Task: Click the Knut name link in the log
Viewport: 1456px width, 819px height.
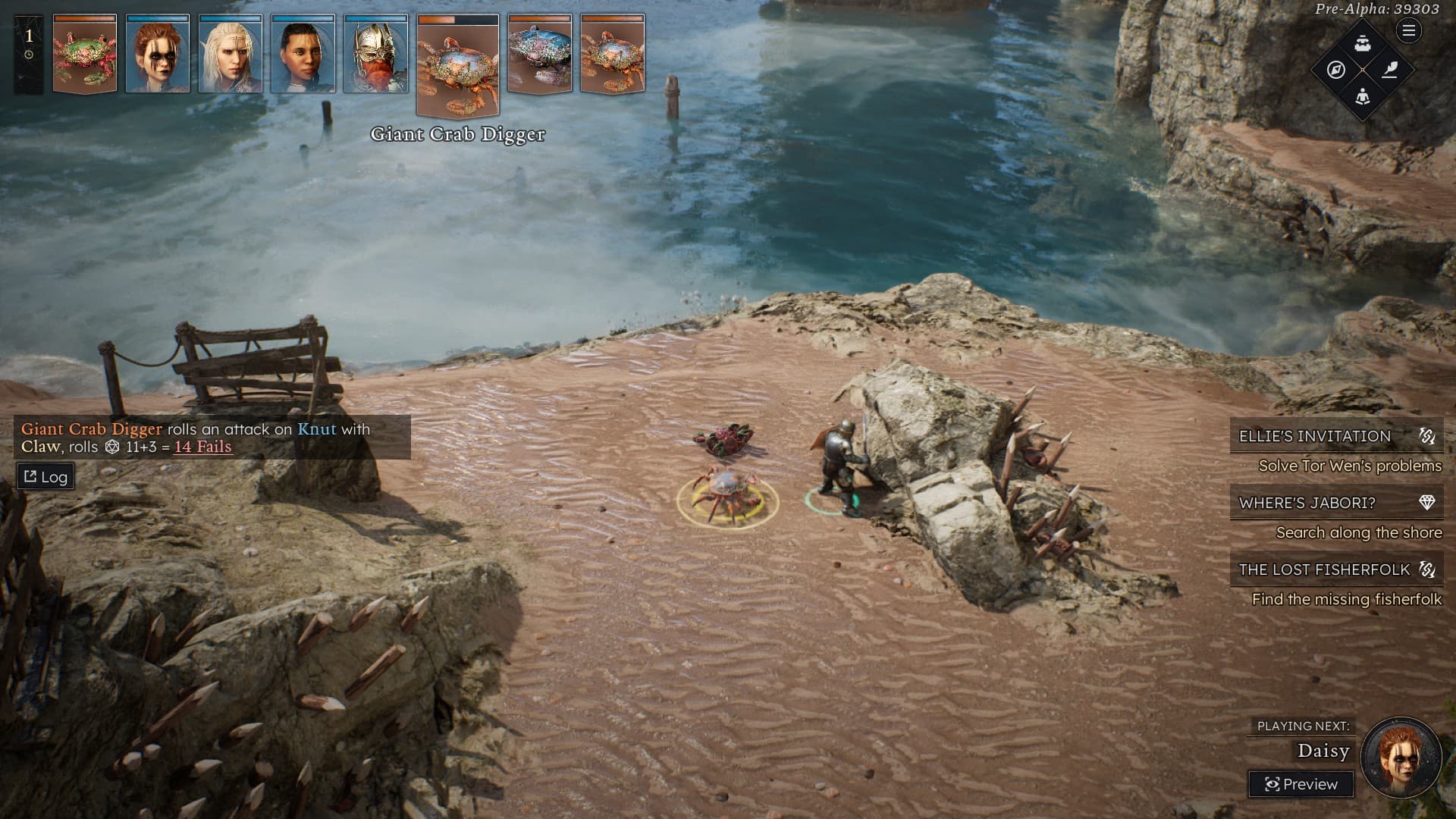Action: 316,429
